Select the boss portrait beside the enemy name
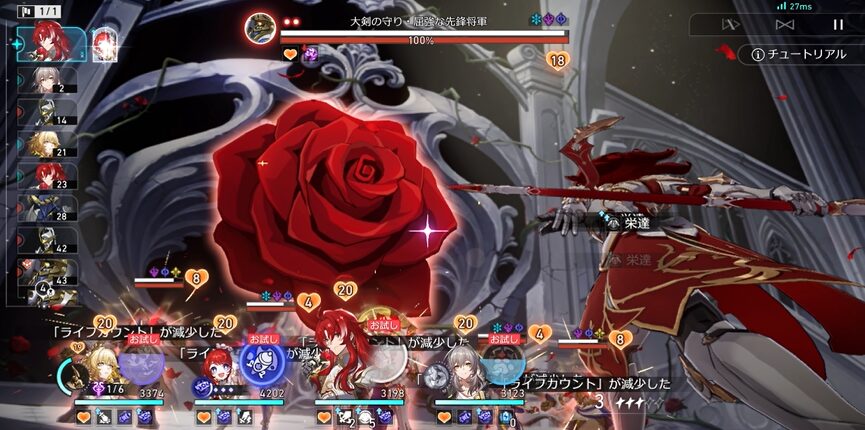This screenshot has height=430, width=865. (262, 25)
